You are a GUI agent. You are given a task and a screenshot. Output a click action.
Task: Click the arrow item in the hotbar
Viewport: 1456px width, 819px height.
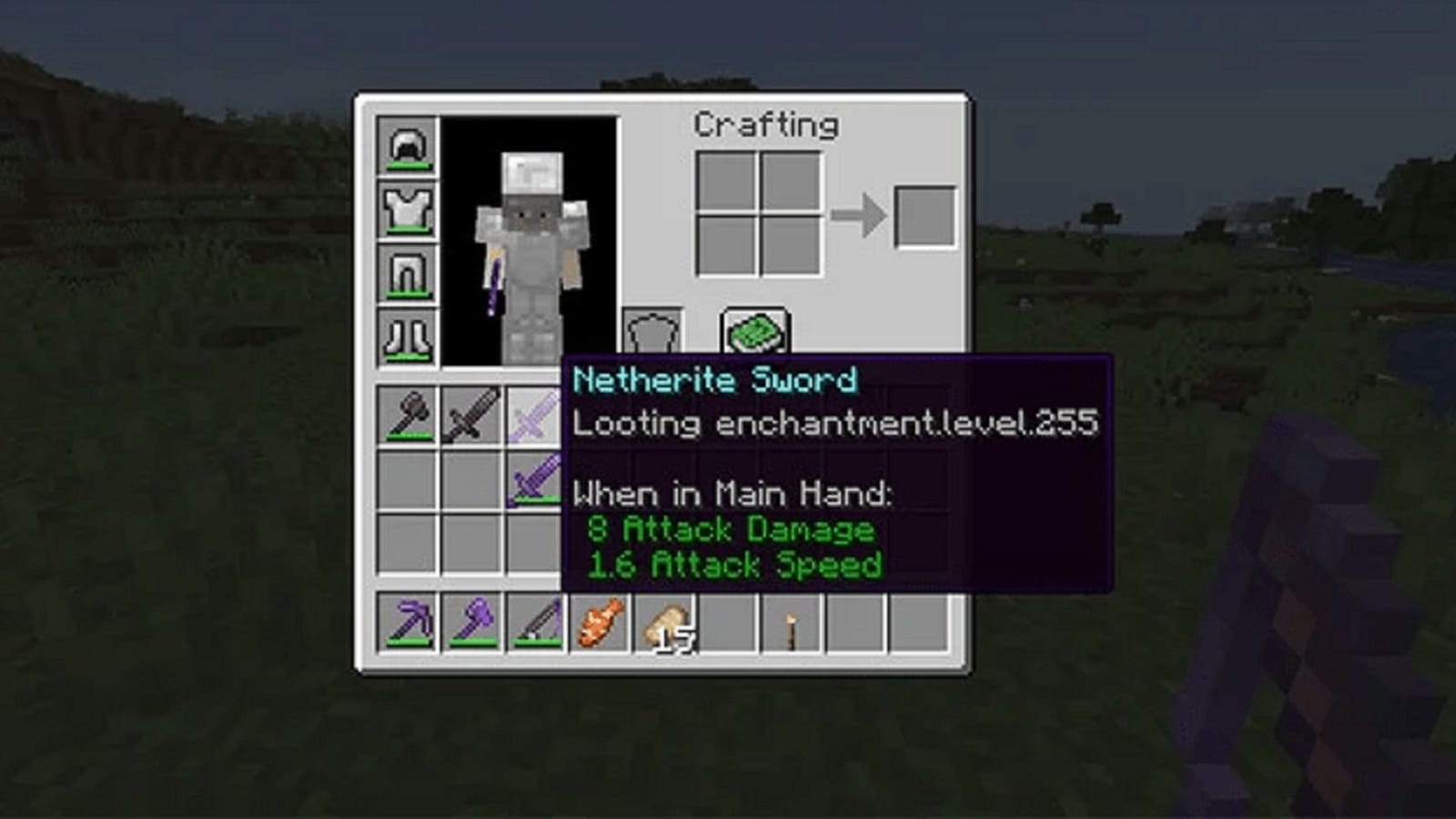tap(789, 623)
